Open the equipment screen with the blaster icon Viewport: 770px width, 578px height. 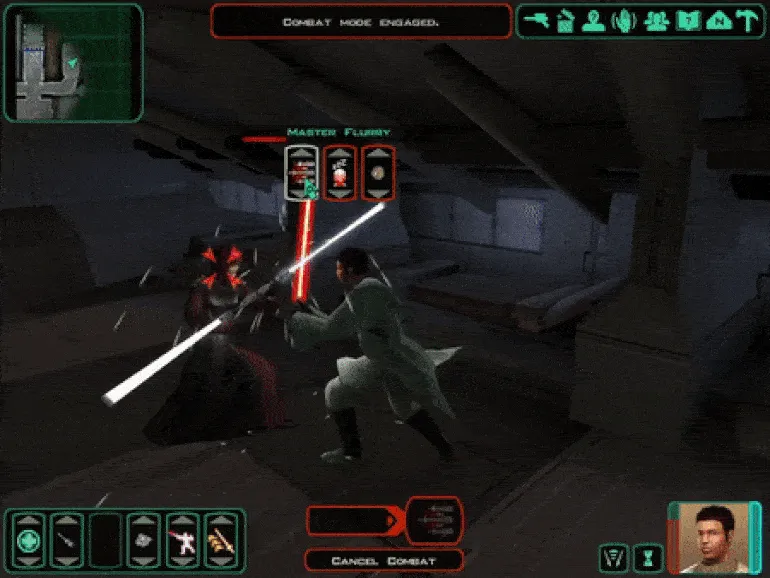tap(536, 21)
